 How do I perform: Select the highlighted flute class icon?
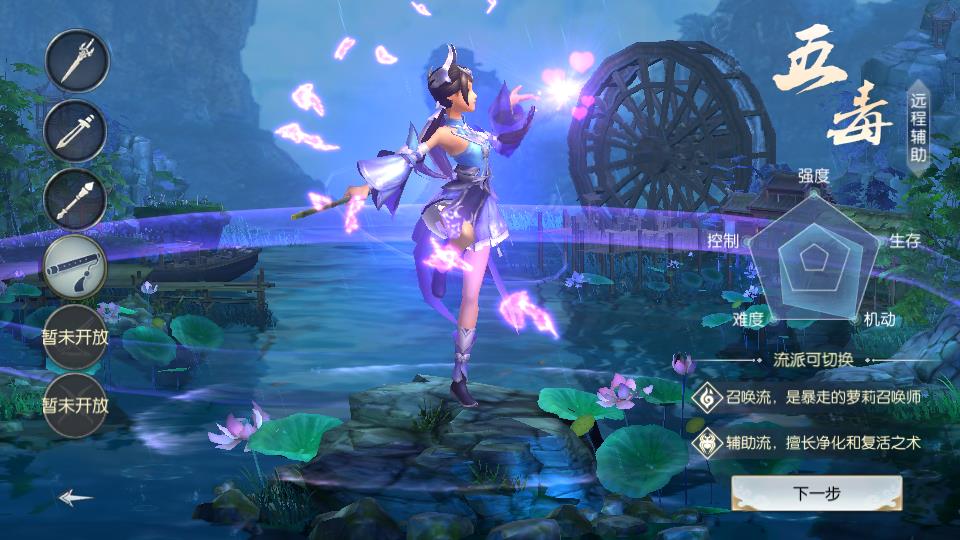click(76, 267)
